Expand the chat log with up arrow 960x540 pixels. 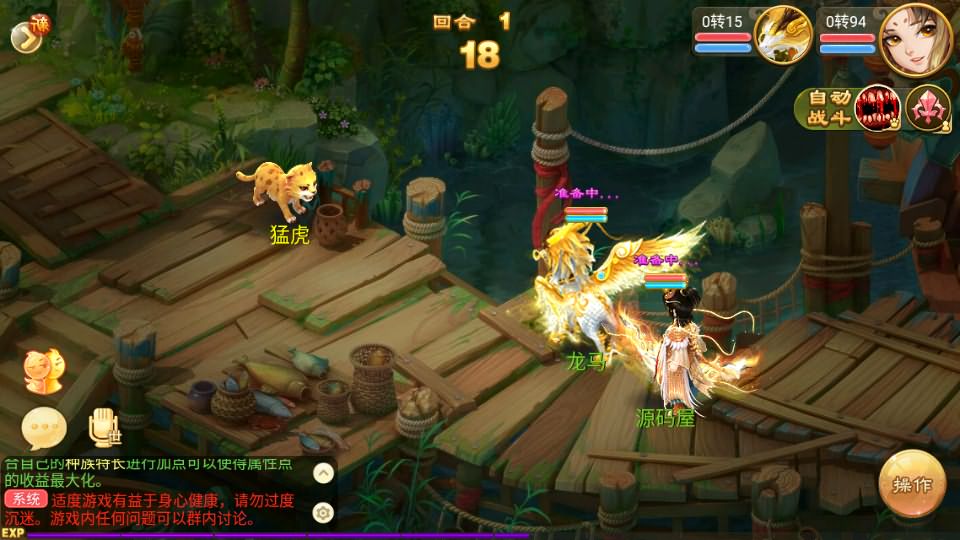click(x=323, y=473)
